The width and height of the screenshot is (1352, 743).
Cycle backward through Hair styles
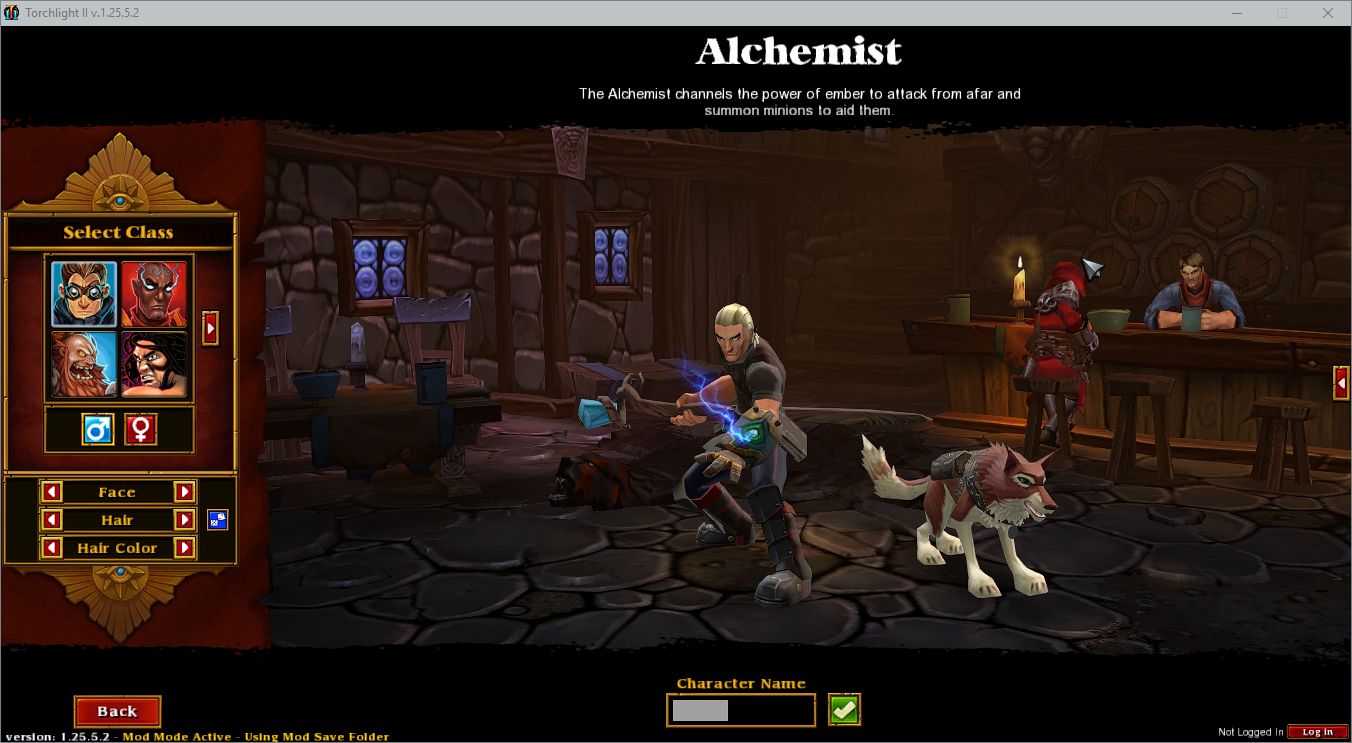click(52, 519)
